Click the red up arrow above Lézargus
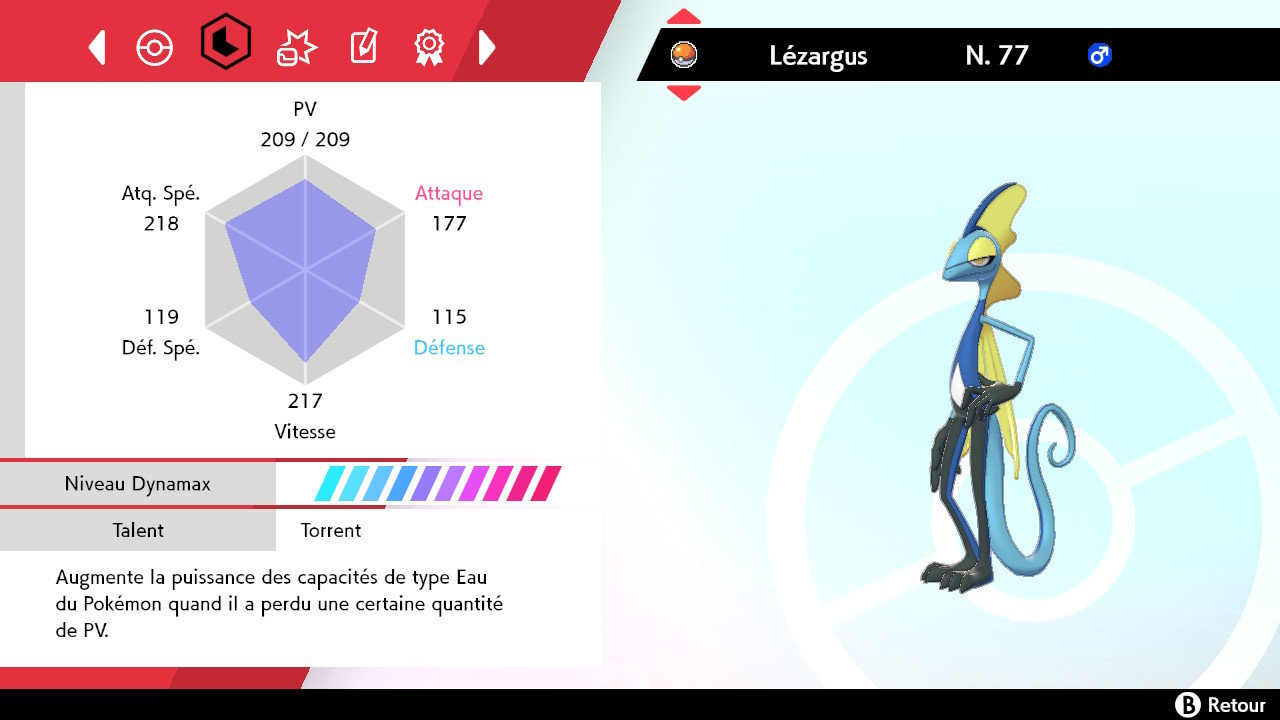The image size is (1280, 720). point(683,14)
